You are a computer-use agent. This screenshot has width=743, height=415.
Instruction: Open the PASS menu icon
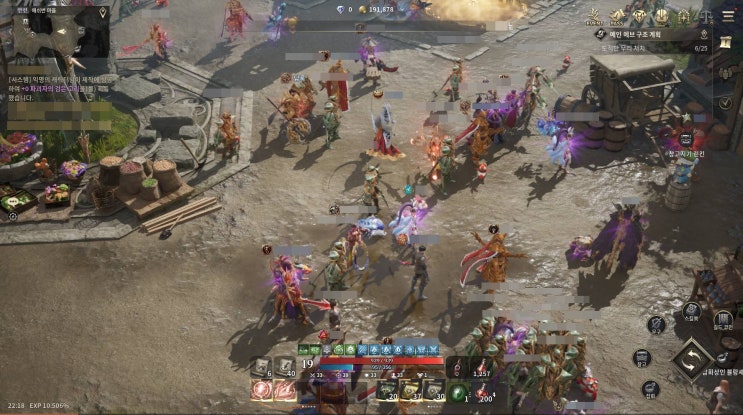point(618,15)
